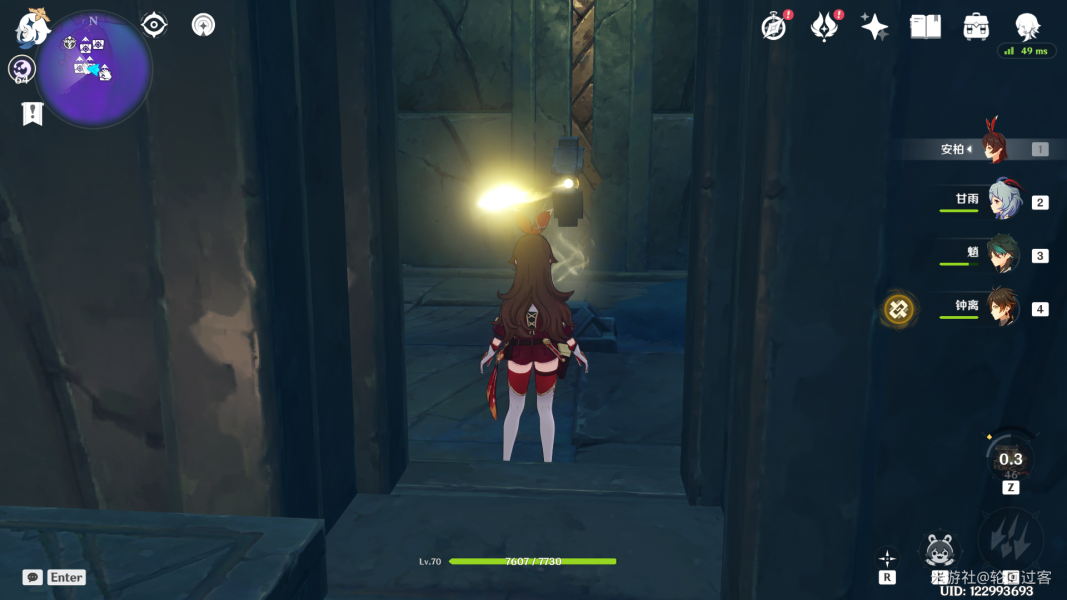Open the winged battle pass icon
The height and width of the screenshot is (600, 1067).
[824, 27]
